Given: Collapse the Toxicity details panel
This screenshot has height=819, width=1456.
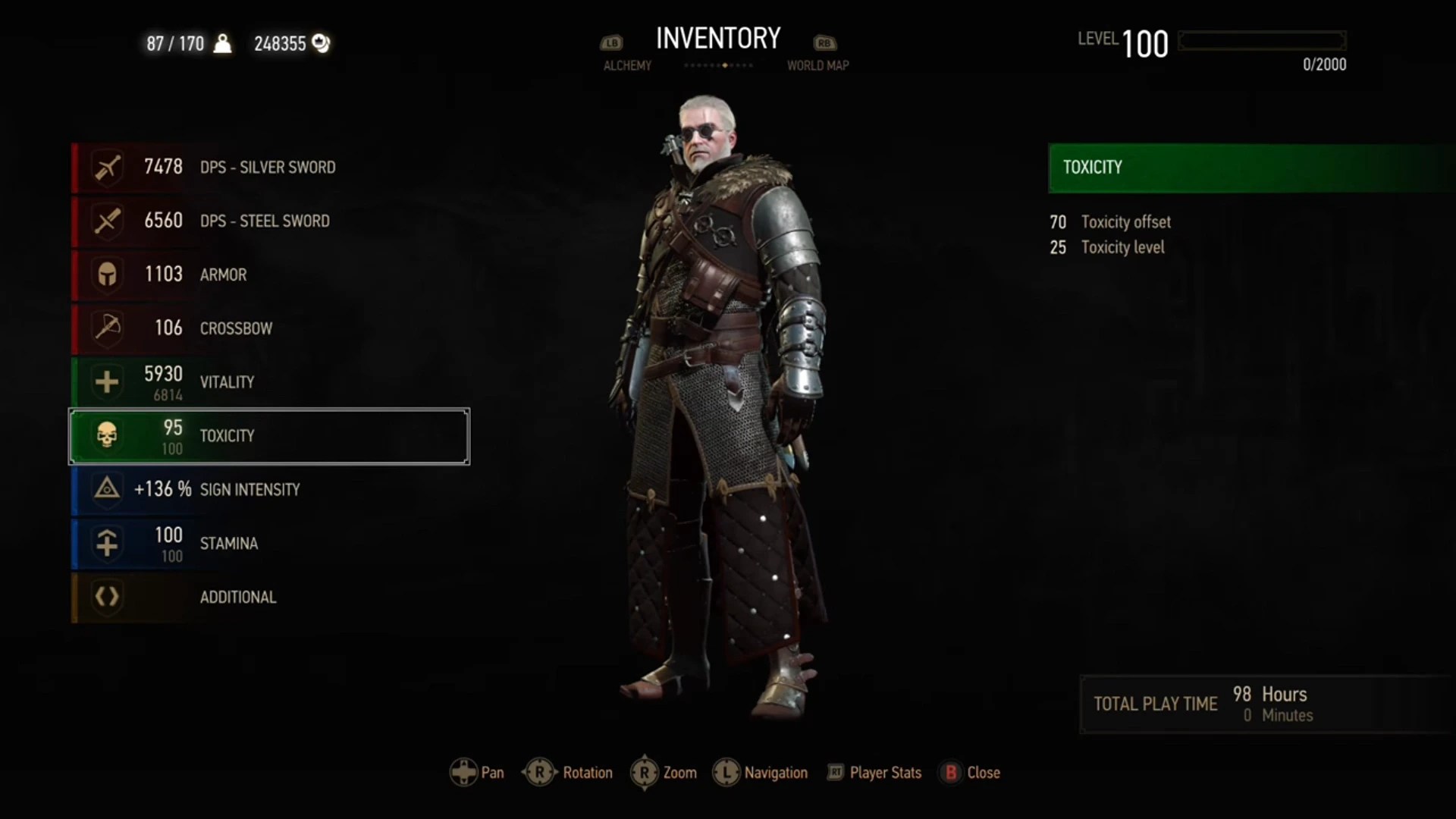Looking at the screenshot, I should (x=1250, y=168).
